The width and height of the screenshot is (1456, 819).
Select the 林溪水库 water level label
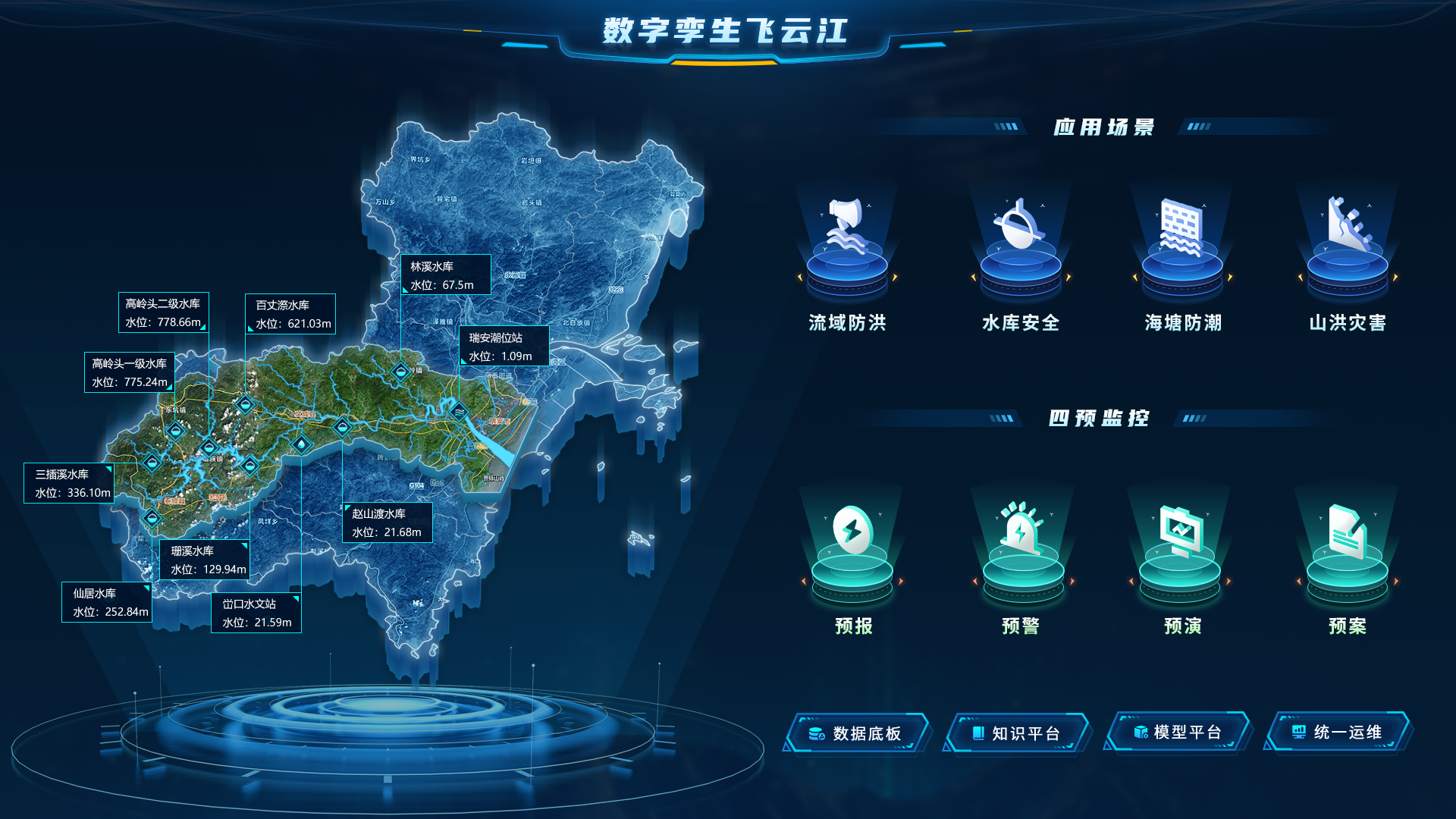pyautogui.click(x=445, y=275)
